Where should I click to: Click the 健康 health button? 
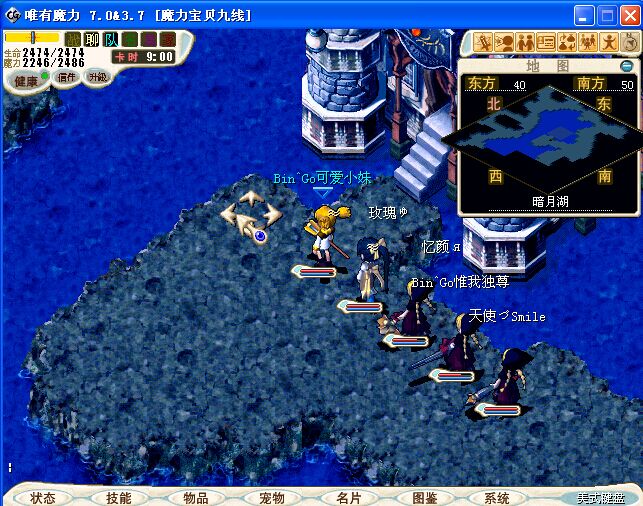(x=26, y=81)
